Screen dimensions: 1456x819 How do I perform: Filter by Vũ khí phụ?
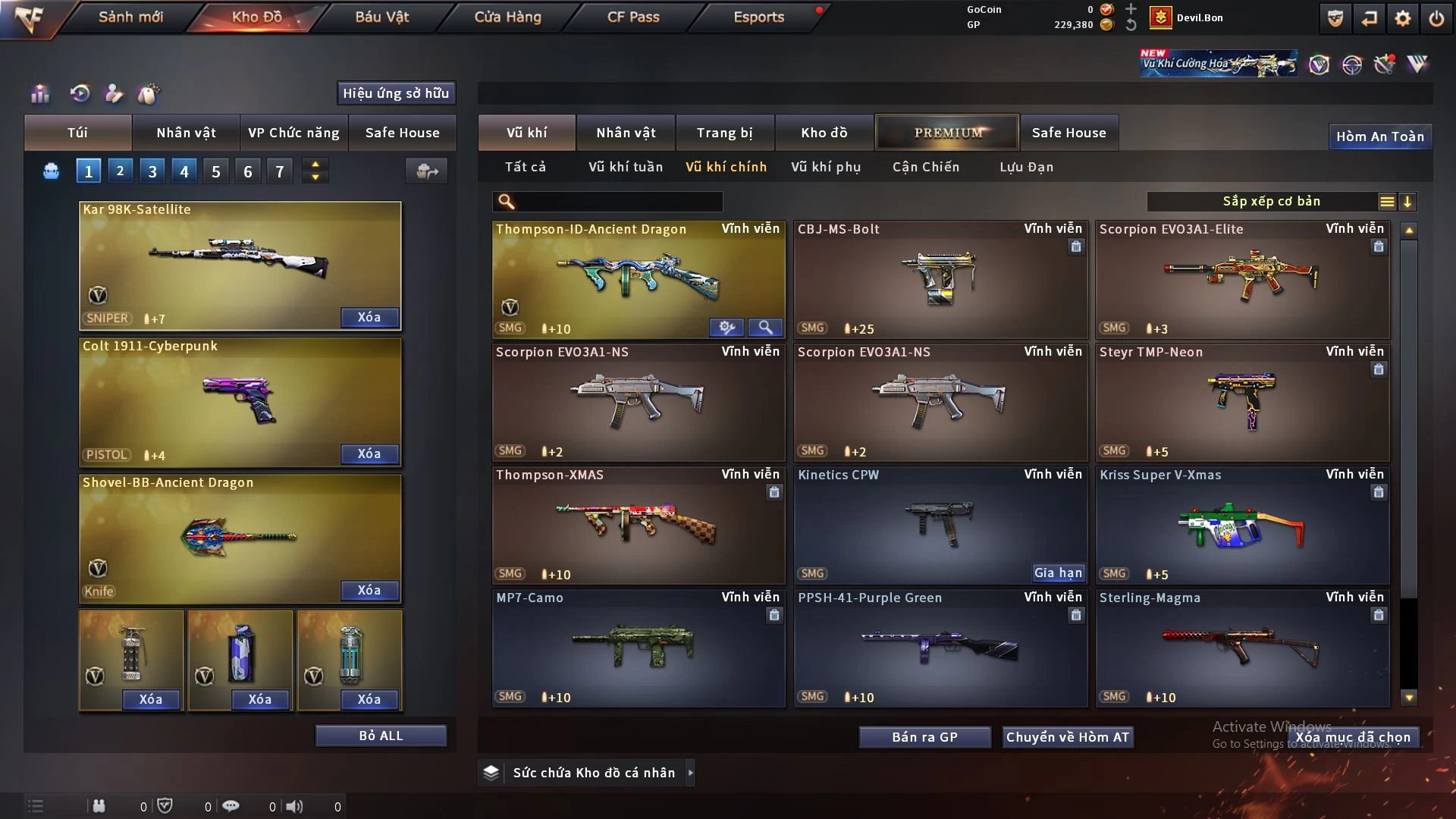point(825,167)
